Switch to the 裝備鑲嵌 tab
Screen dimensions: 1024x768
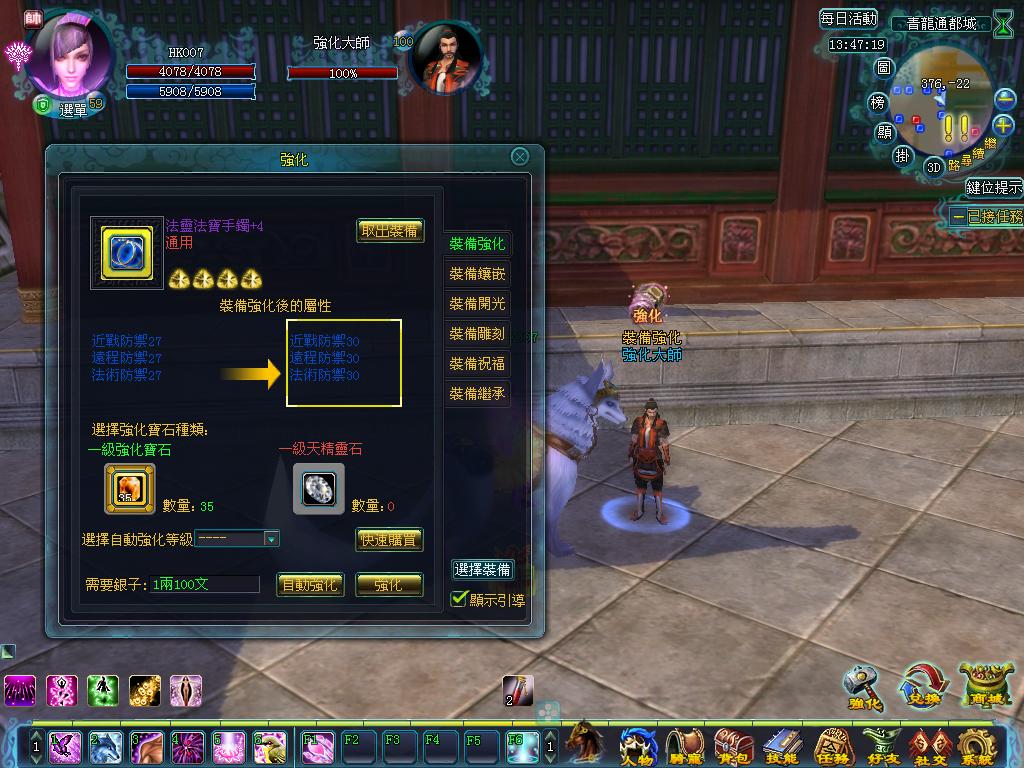pos(477,274)
